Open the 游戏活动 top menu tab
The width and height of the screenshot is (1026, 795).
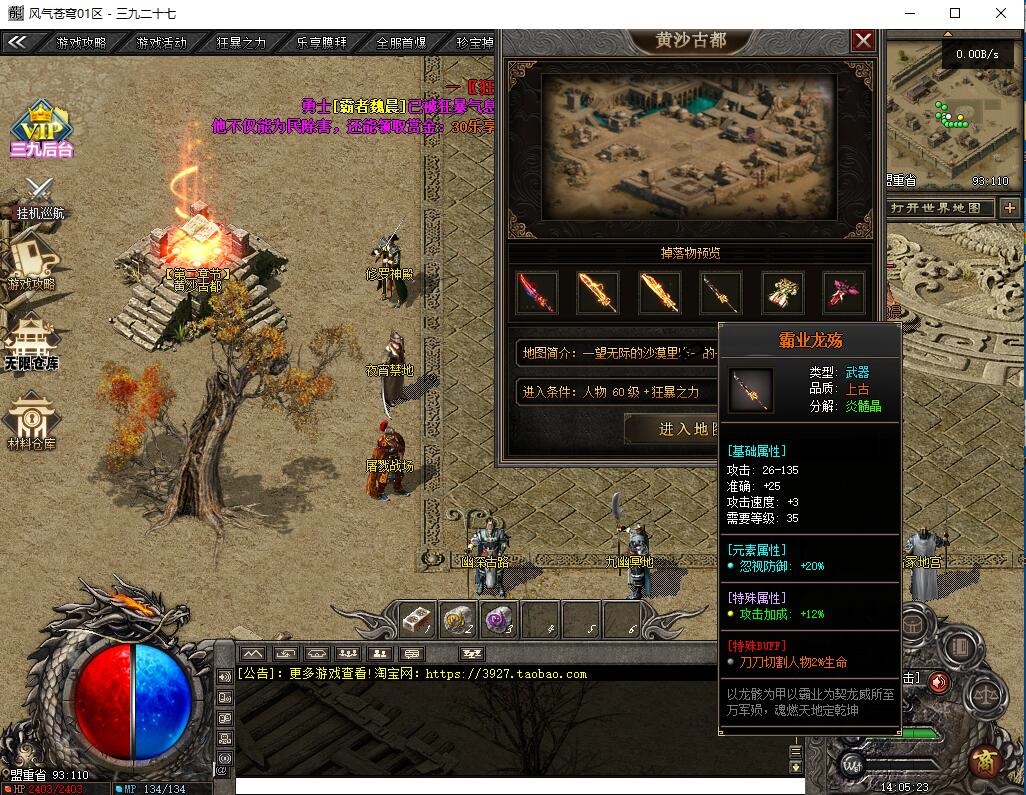click(x=161, y=43)
